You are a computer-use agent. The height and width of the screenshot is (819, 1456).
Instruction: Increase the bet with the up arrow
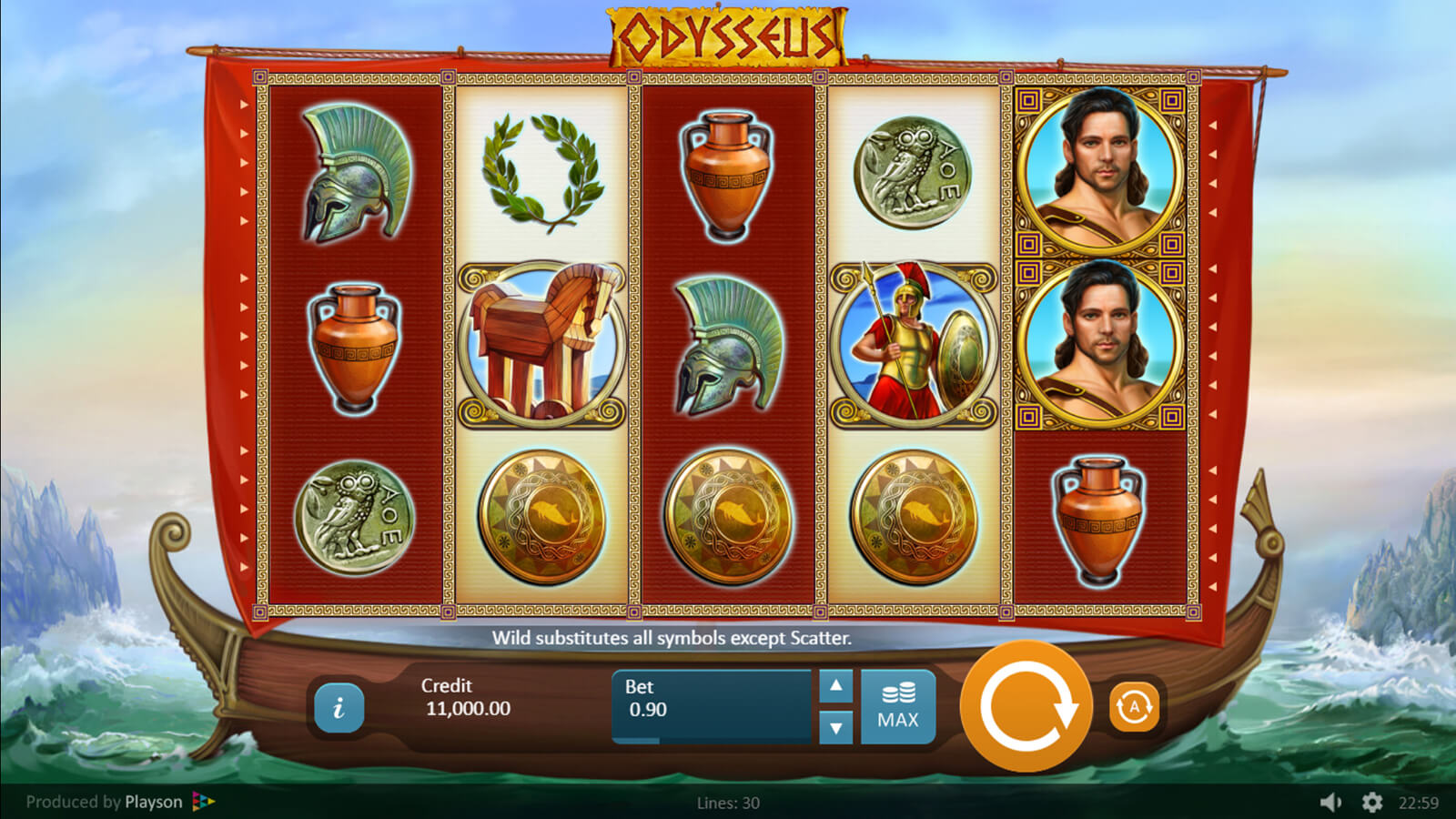[x=835, y=686]
